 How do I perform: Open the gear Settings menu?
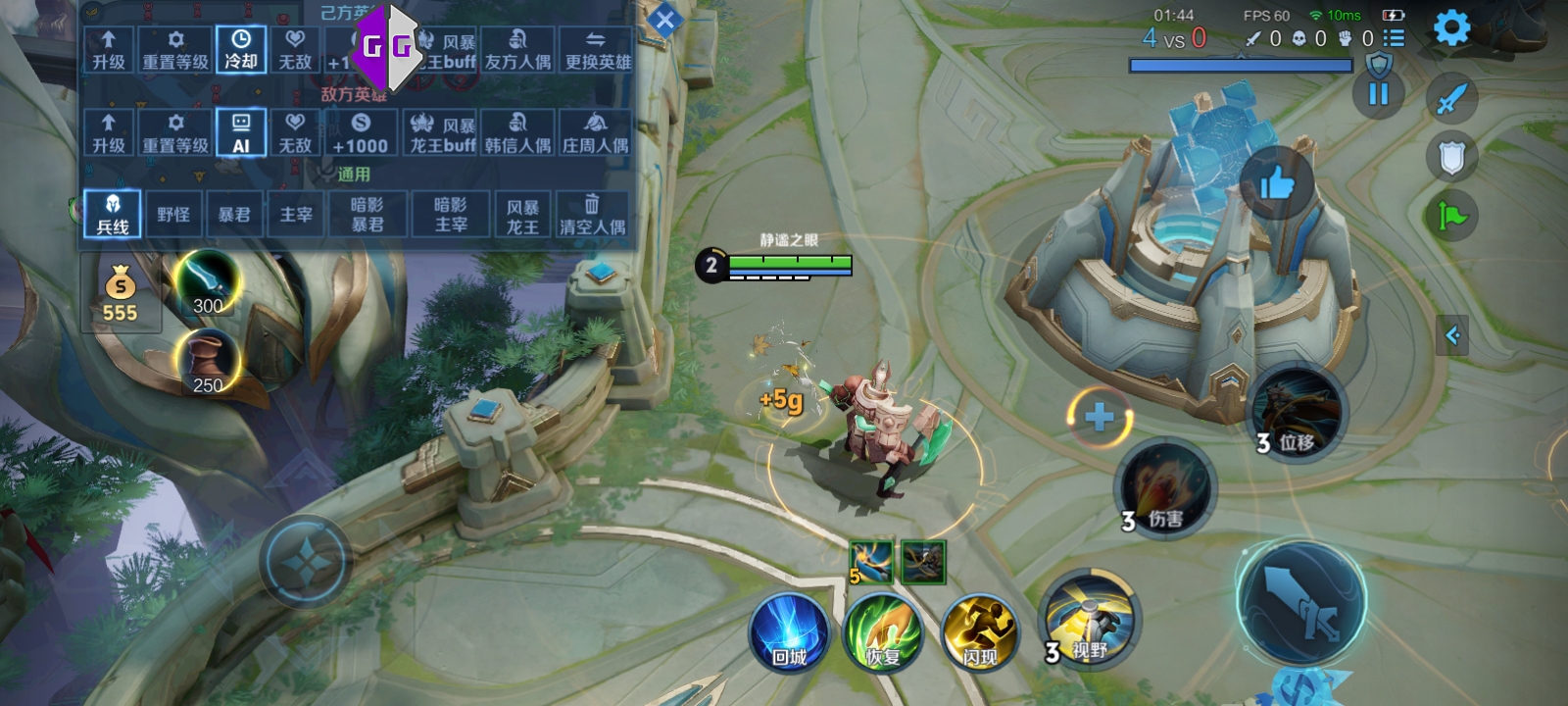click(x=1451, y=28)
